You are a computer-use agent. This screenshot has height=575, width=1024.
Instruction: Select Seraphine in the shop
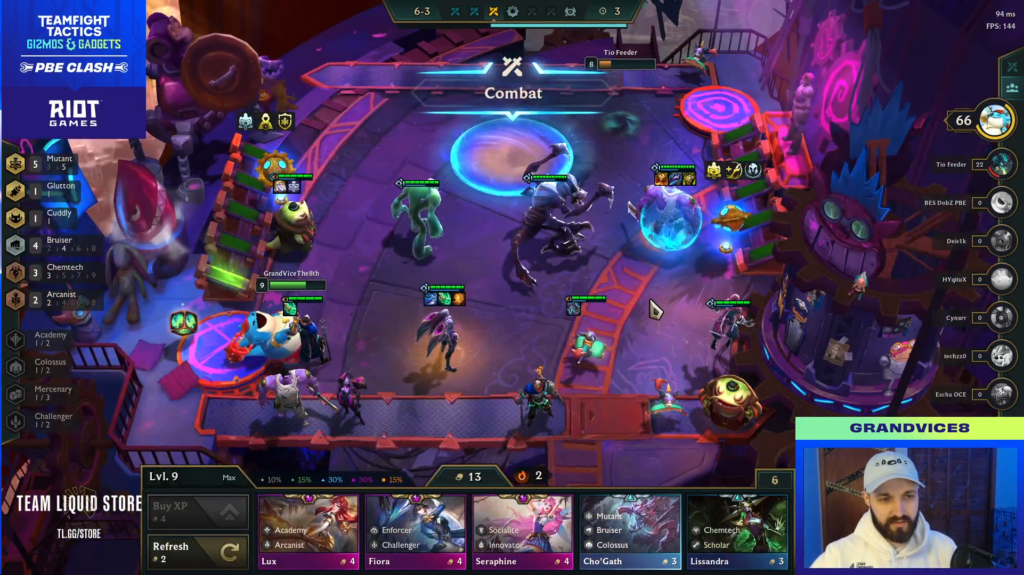pos(522,523)
